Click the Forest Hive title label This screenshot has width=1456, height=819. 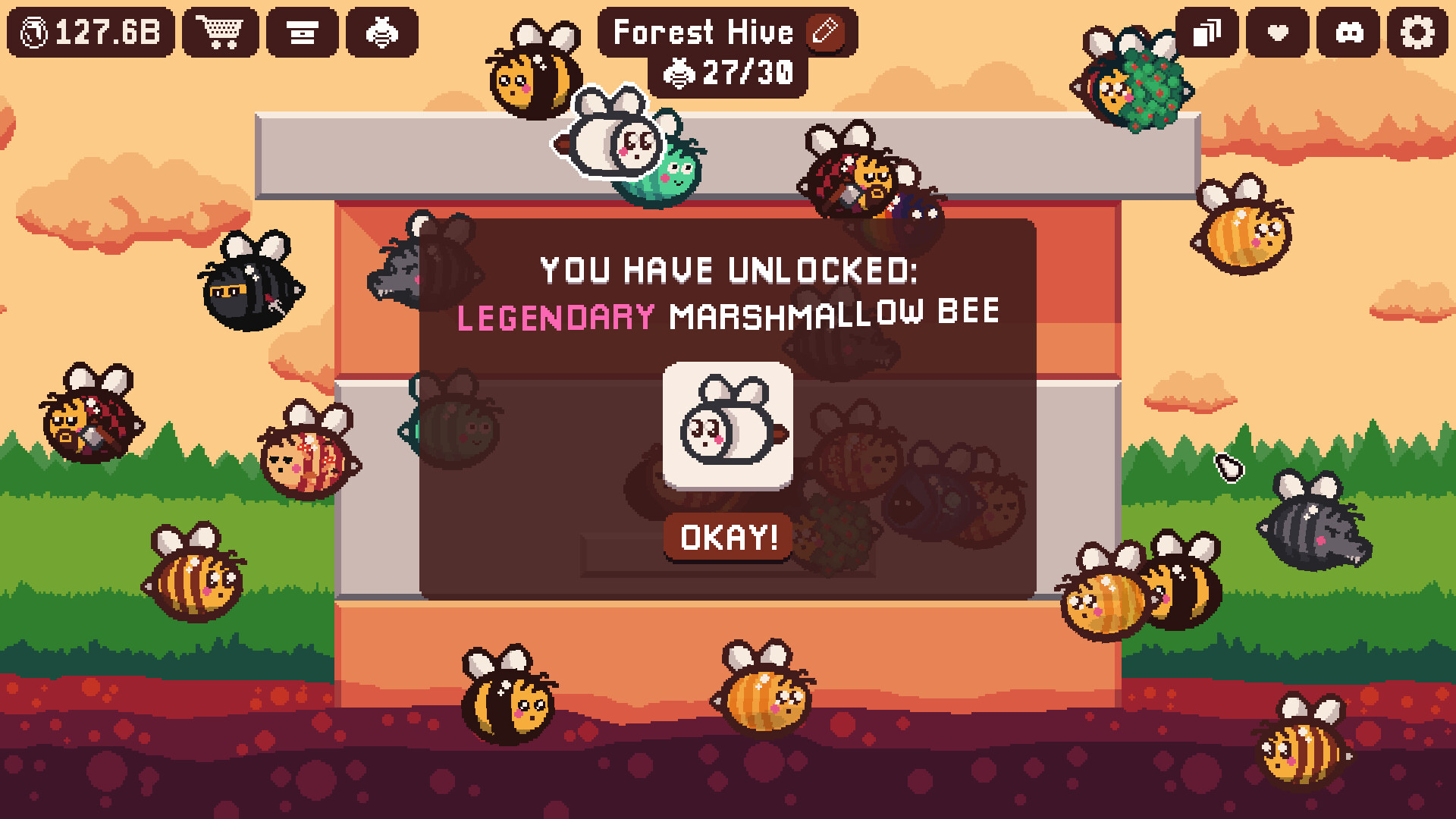click(x=704, y=32)
